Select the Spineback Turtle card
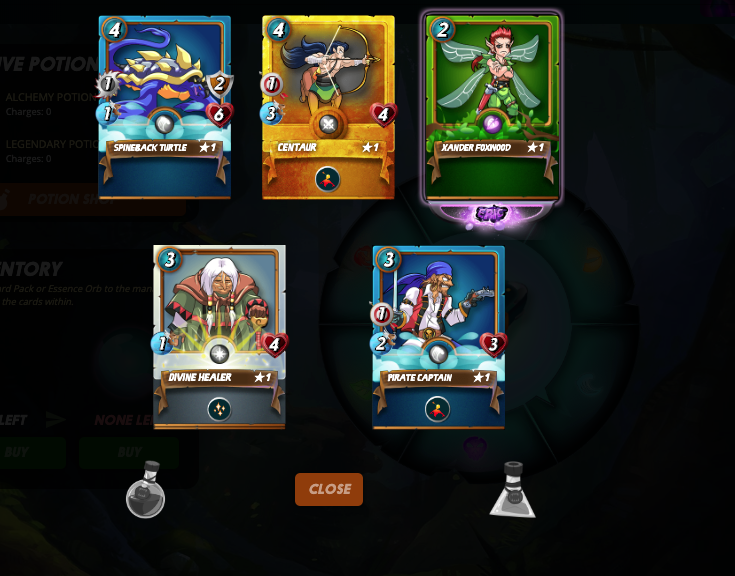Image resolution: width=735 pixels, height=576 pixels. tap(165, 107)
